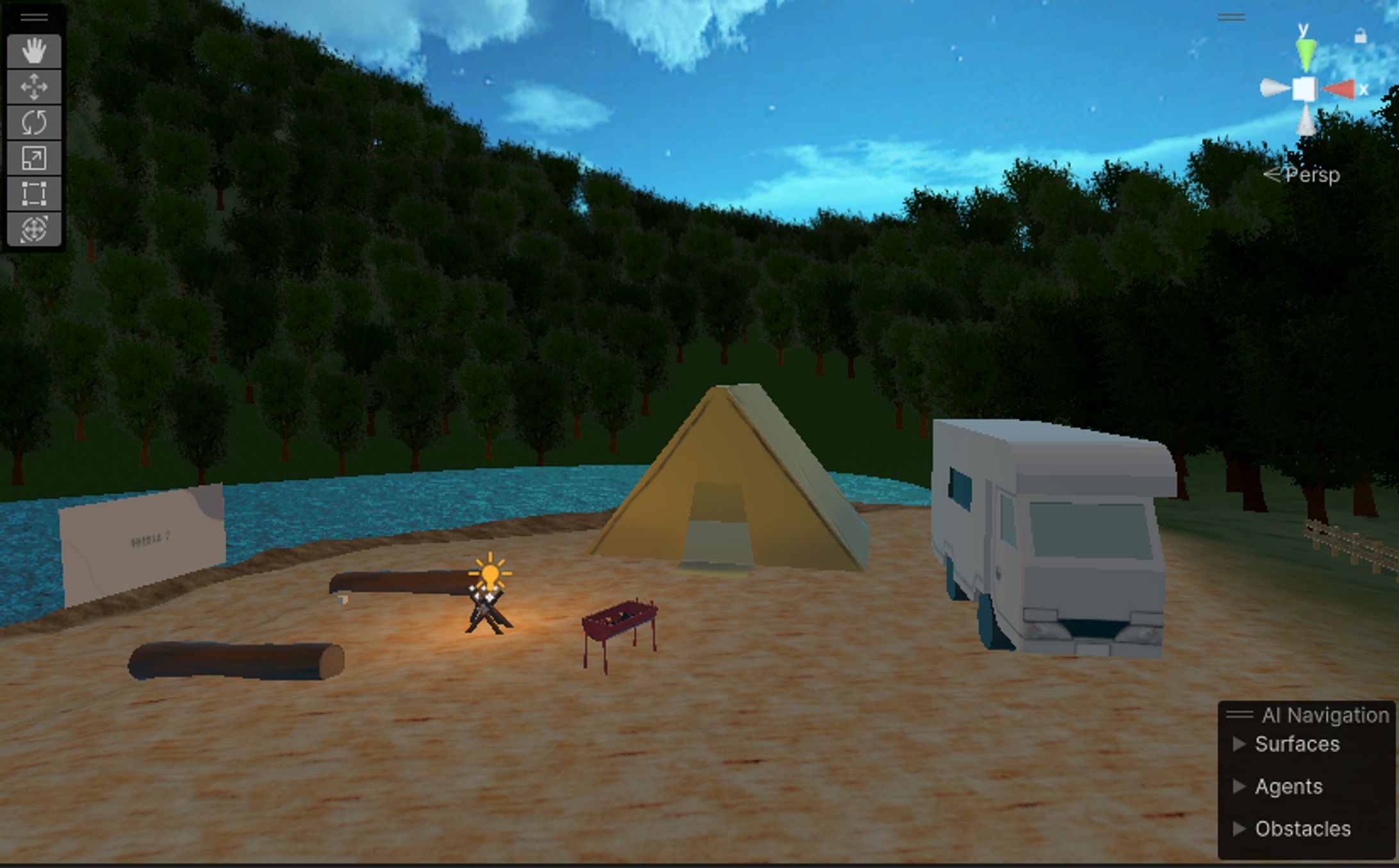Viewport: 1399px width, 868px height.
Task: Click the red X axis gizmo cone
Action: [x=1340, y=90]
